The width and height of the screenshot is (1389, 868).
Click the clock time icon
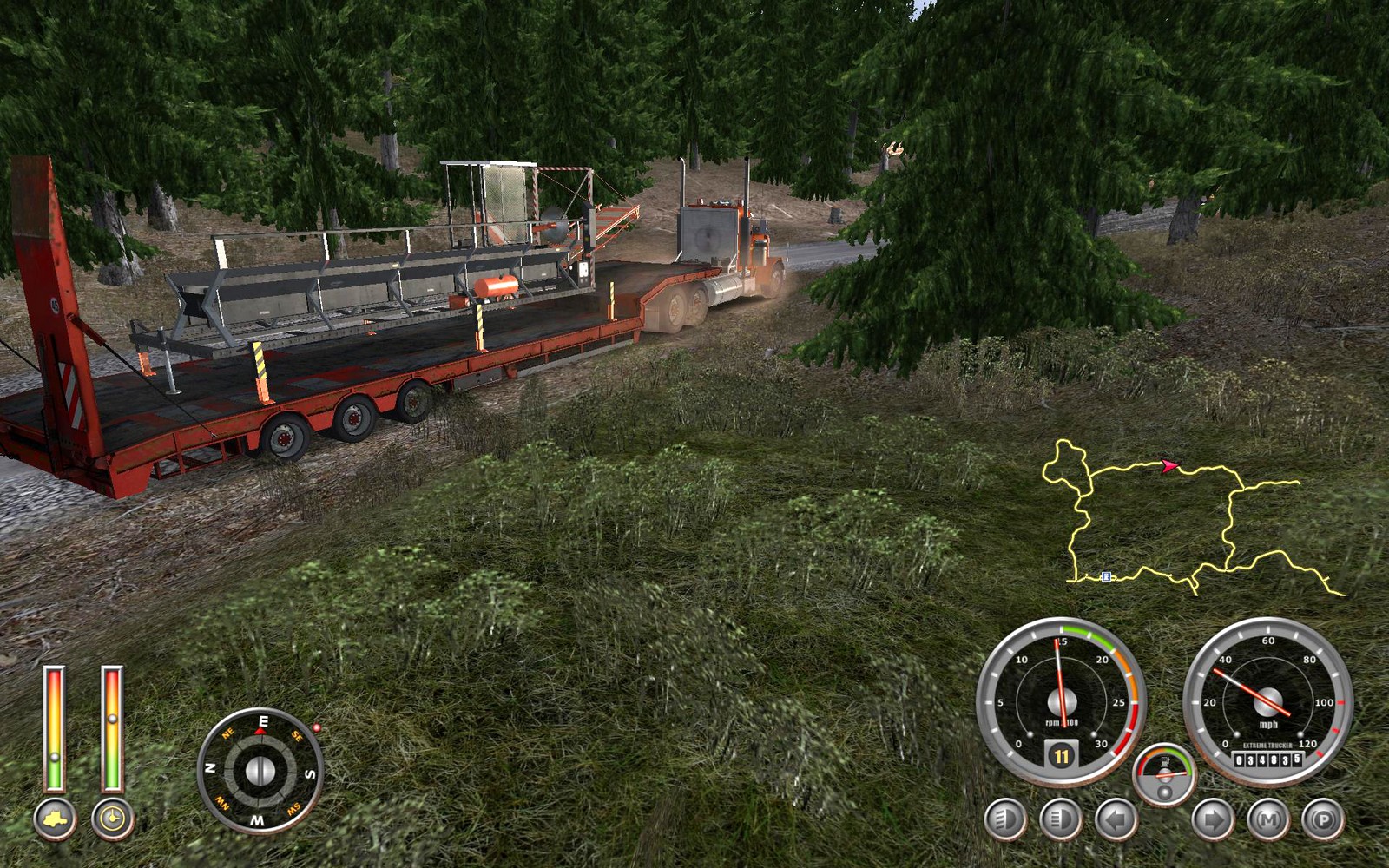[113, 819]
